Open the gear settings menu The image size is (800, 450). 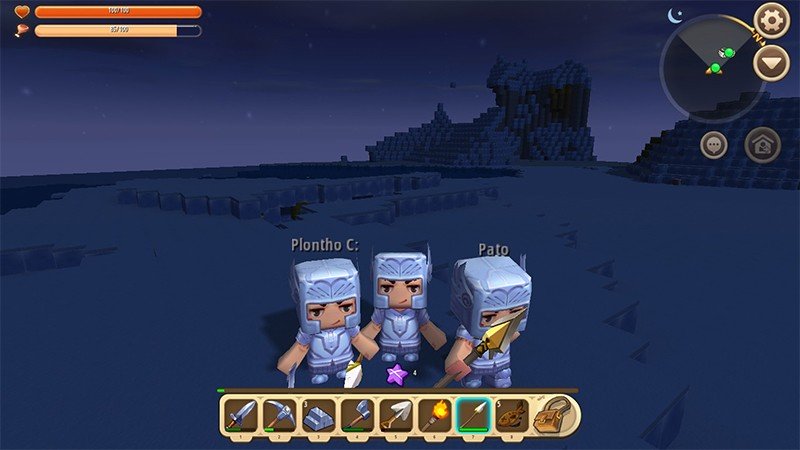[771, 19]
